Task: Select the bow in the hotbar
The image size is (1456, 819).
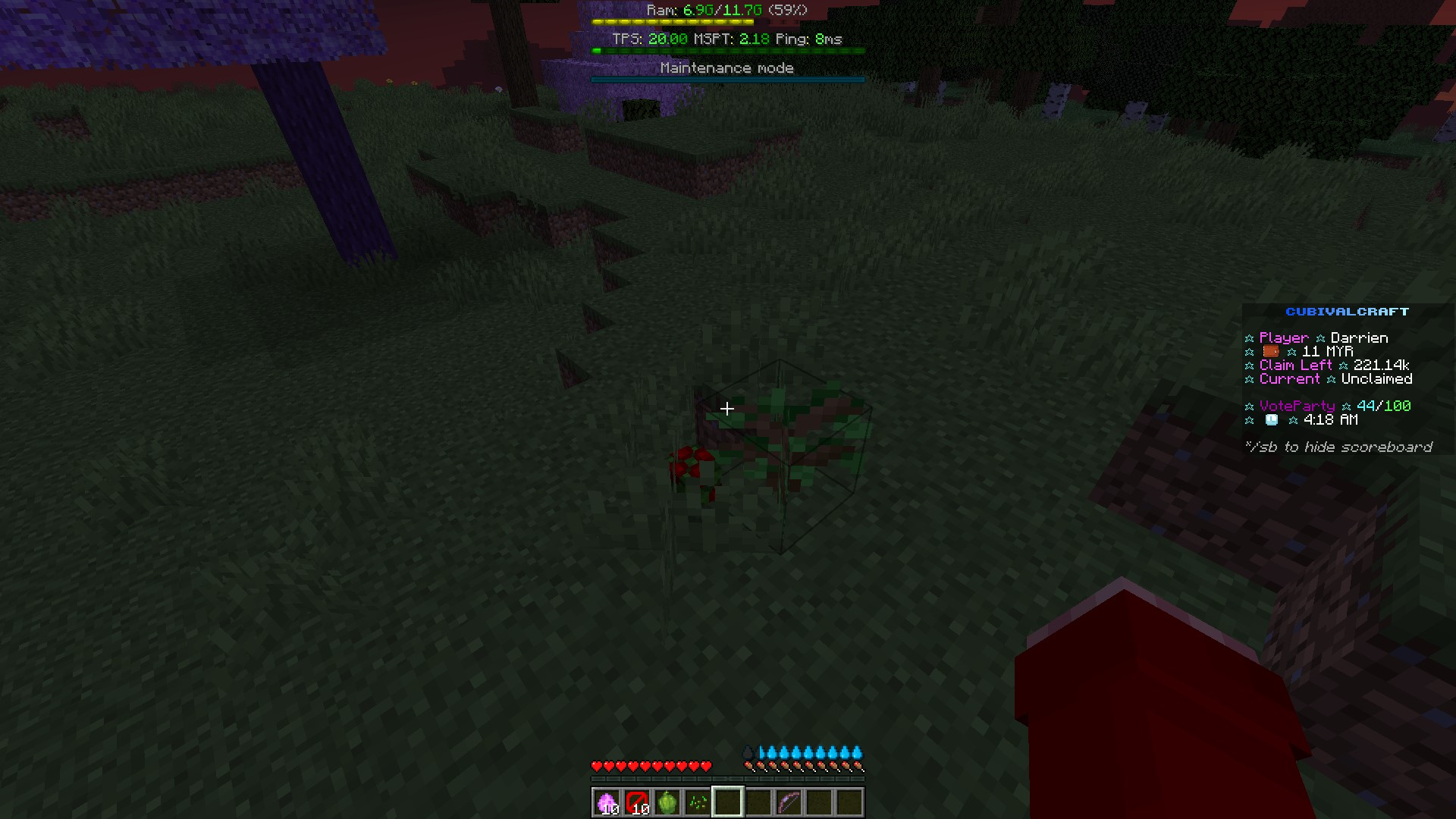Action: coord(788,802)
